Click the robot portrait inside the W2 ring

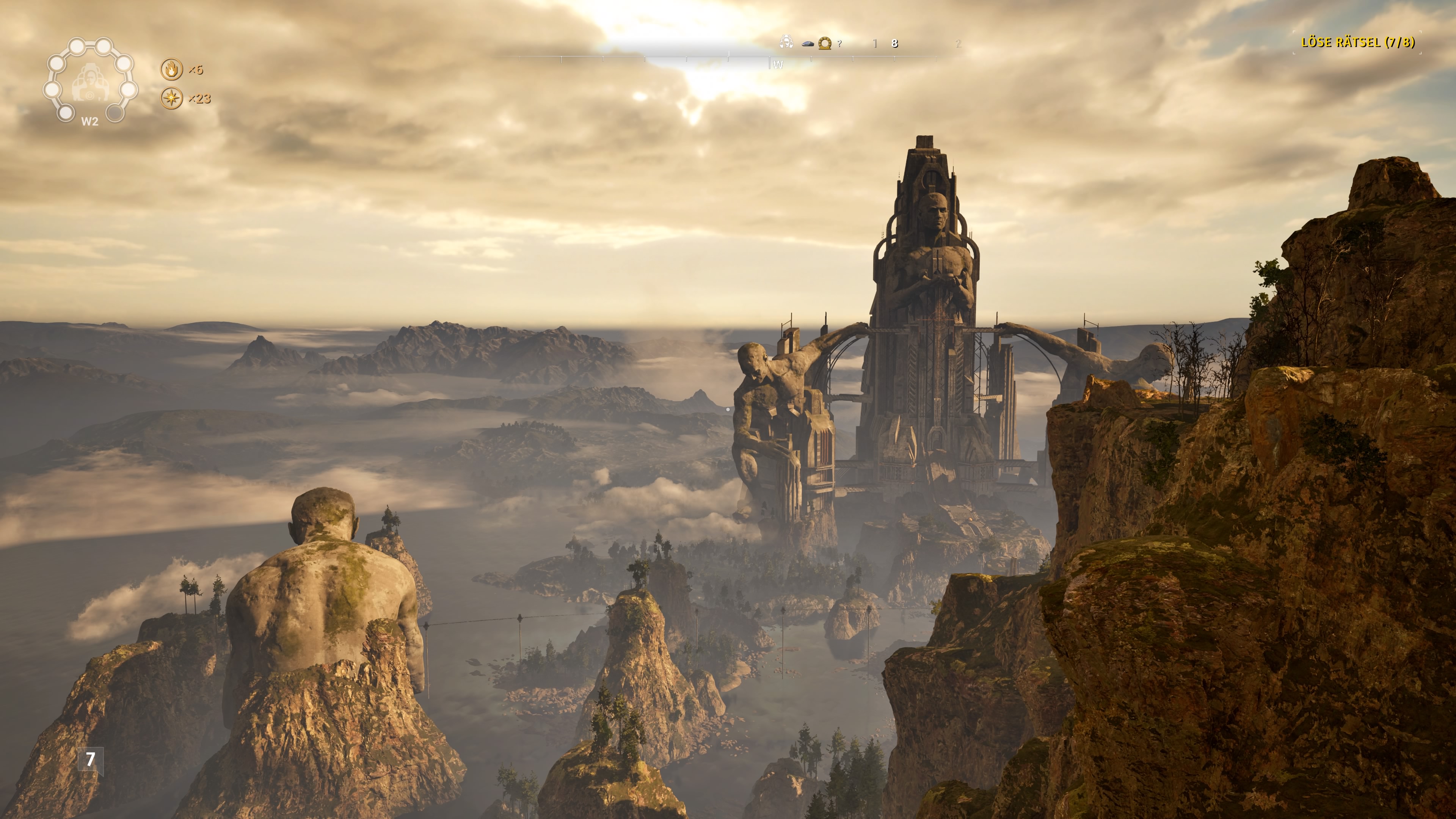click(90, 83)
